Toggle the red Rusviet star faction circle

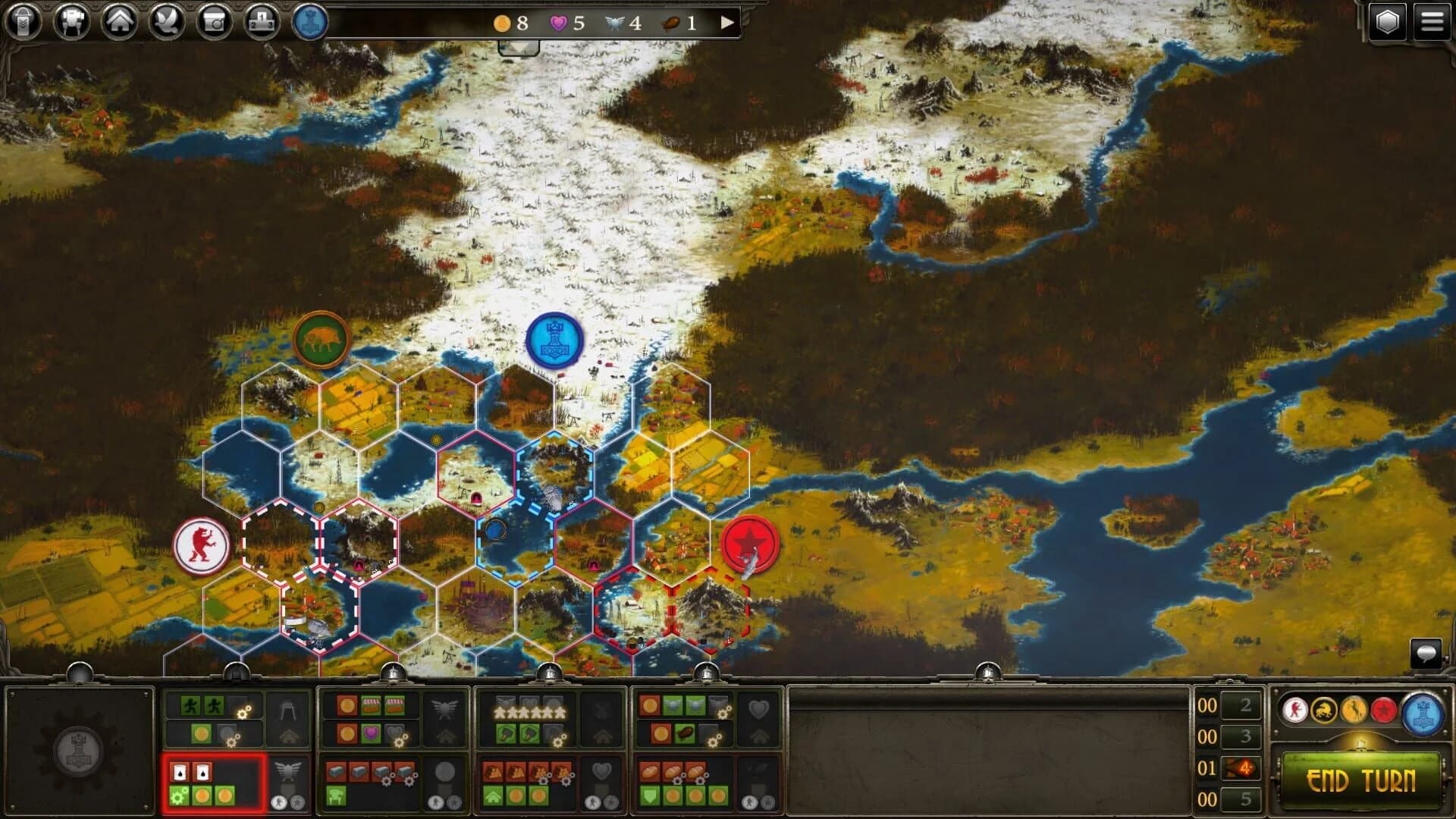point(1382,711)
